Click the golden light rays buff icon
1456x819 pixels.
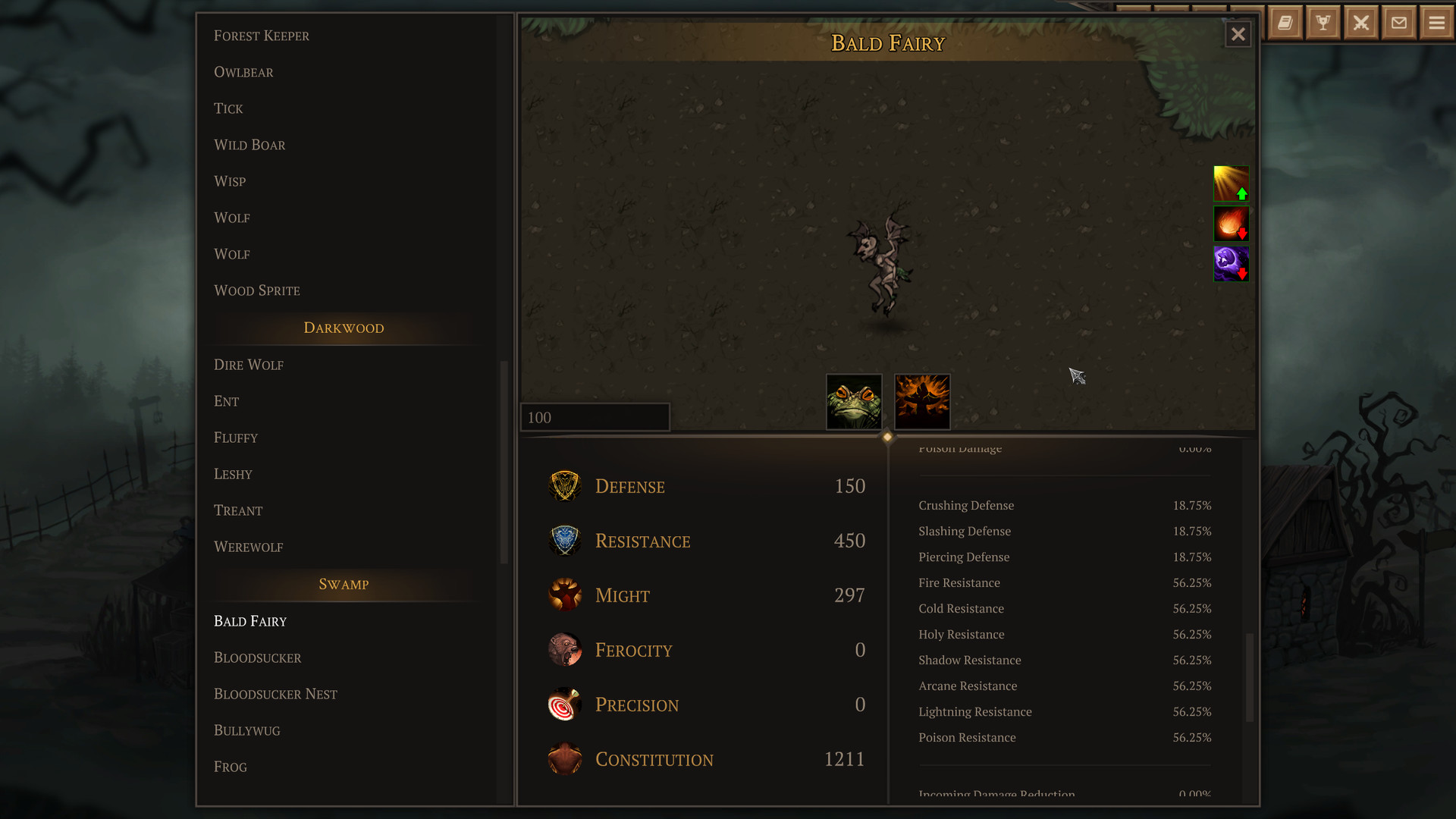tap(1231, 184)
